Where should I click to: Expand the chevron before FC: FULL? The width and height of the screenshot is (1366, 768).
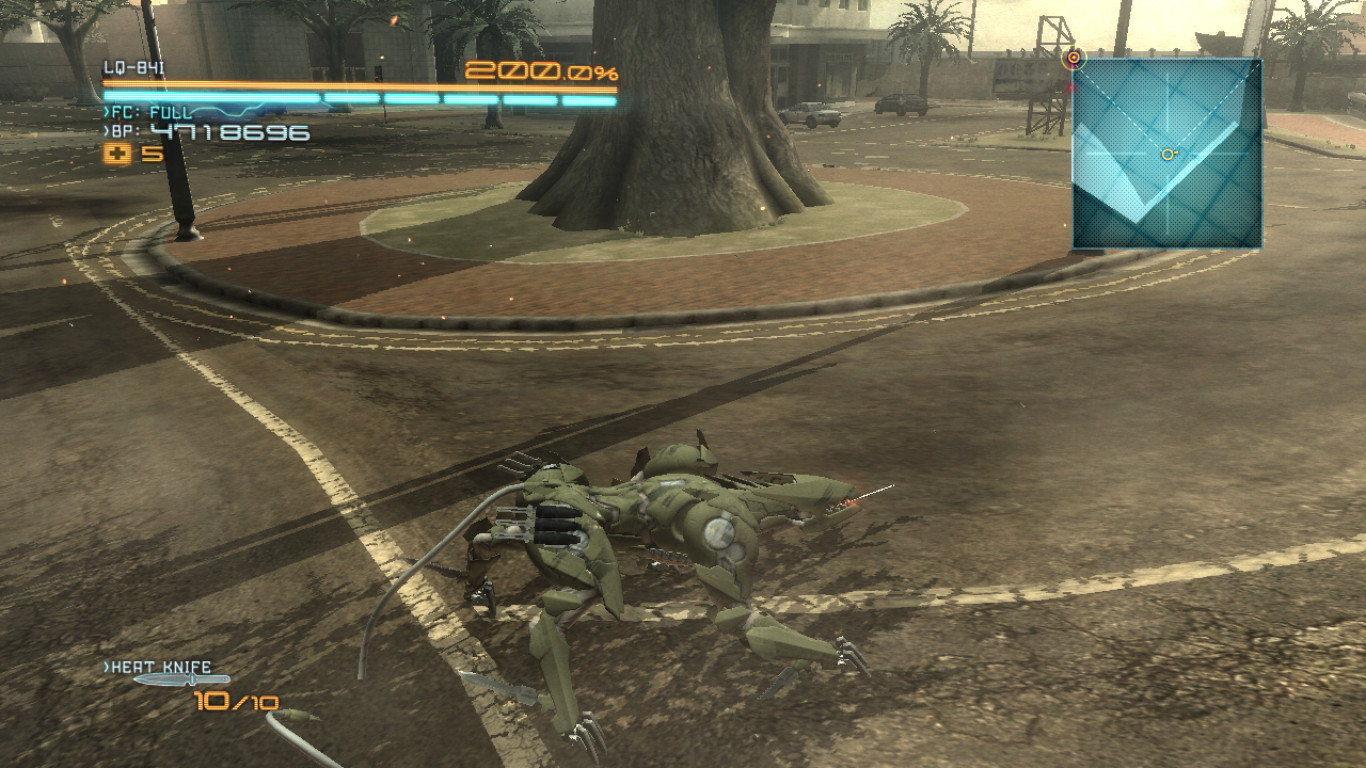coord(106,111)
